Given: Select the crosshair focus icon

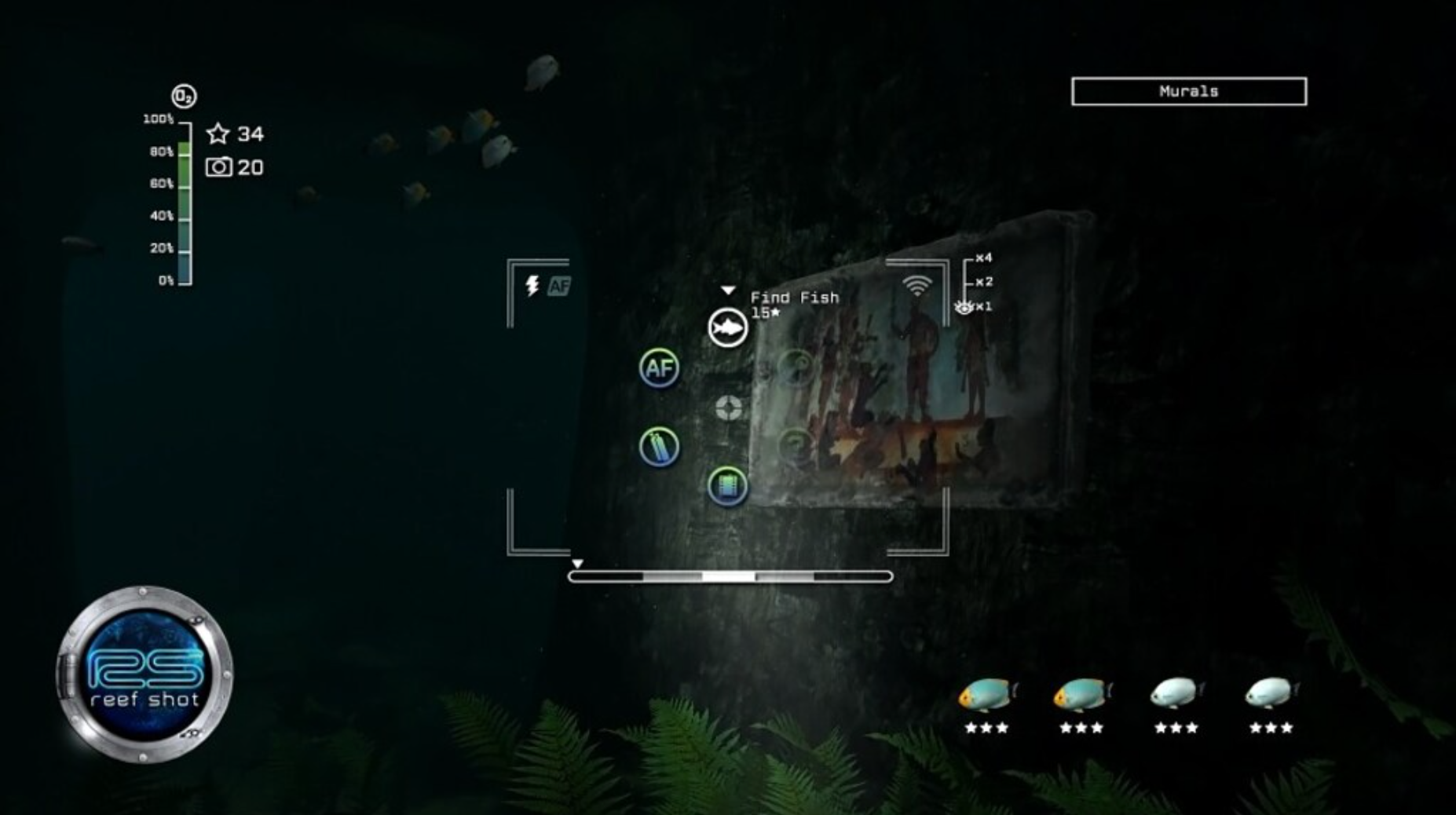Looking at the screenshot, I should [x=726, y=407].
